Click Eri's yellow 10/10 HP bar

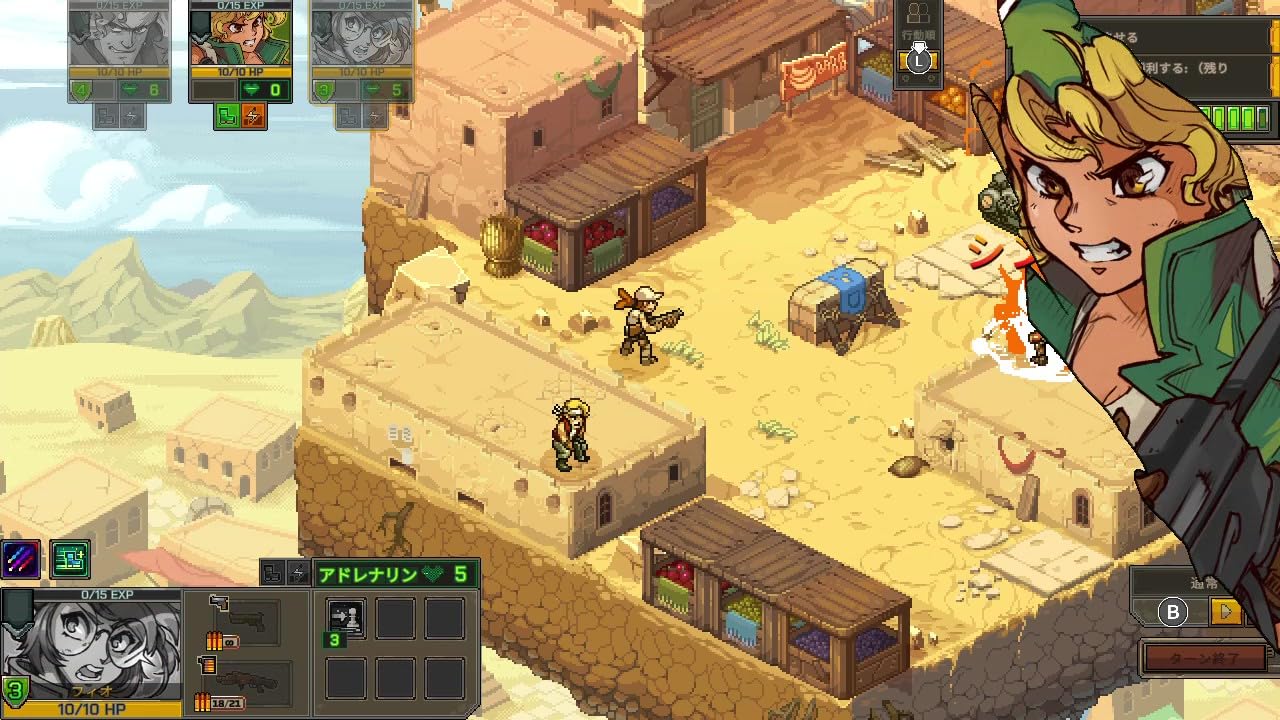tap(239, 70)
